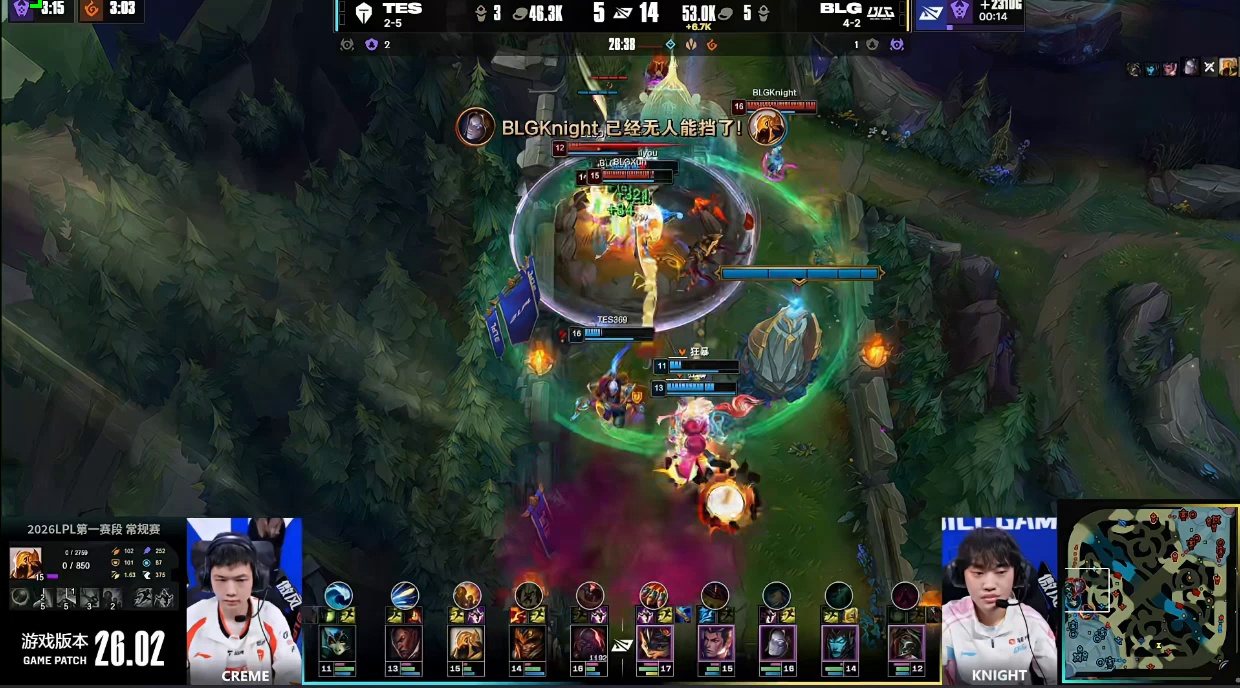Image resolution: width=1240 pixels, height=688 pixels.
Task: Choose the level 12 champion portrait
Action: (907, 645)
